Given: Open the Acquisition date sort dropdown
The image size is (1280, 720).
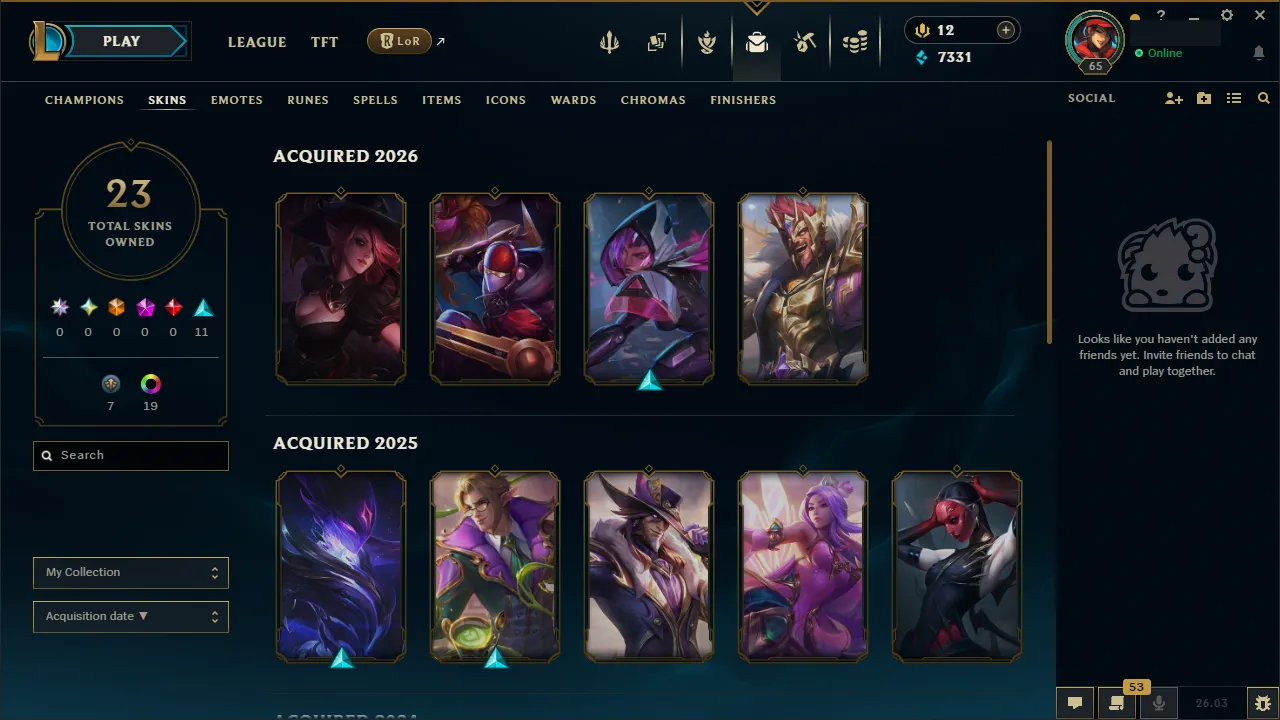Looking at the screenshot, I should click(x=130, y=616).
